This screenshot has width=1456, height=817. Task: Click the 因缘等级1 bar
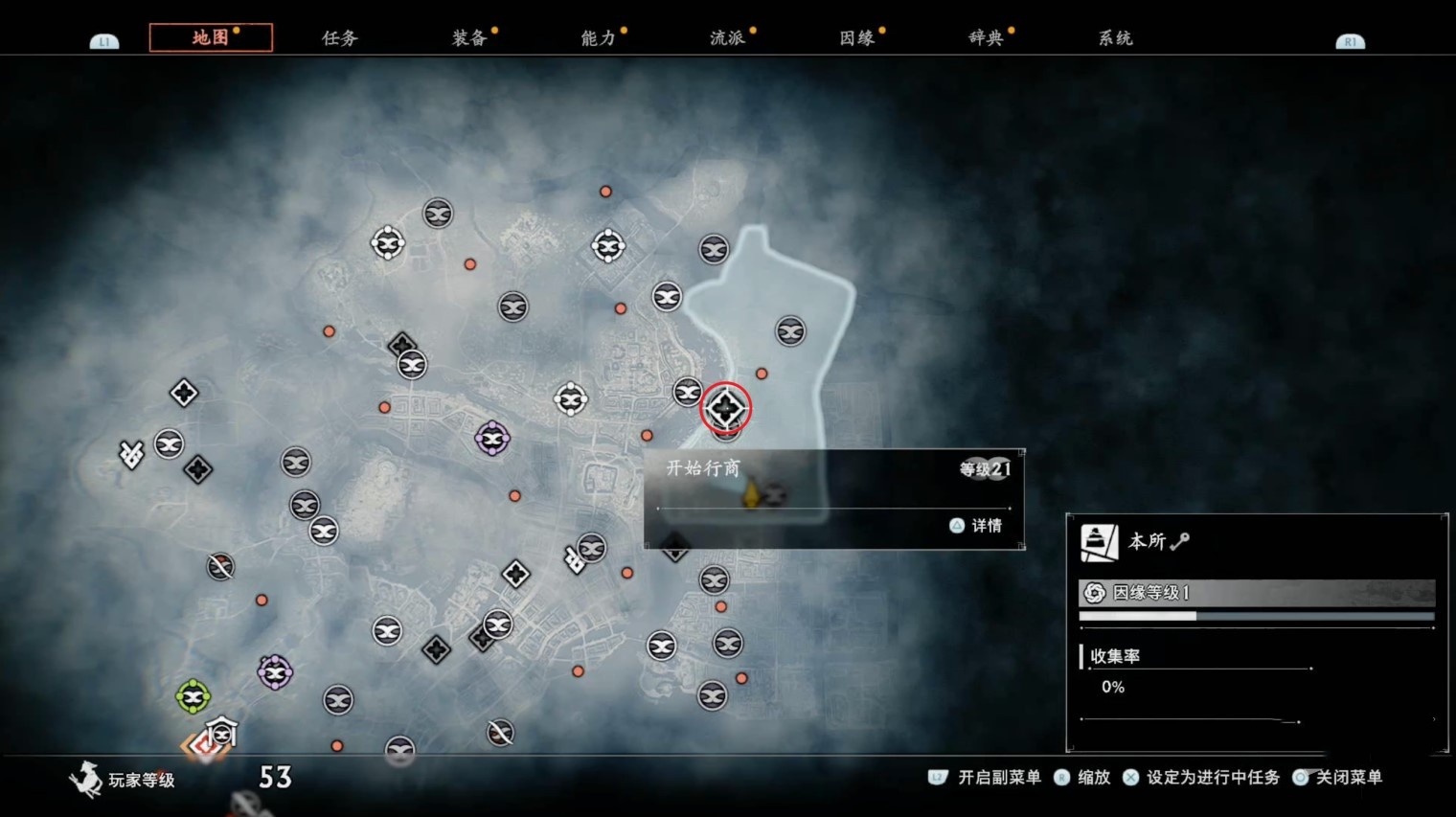click(x=1256, y=593)
